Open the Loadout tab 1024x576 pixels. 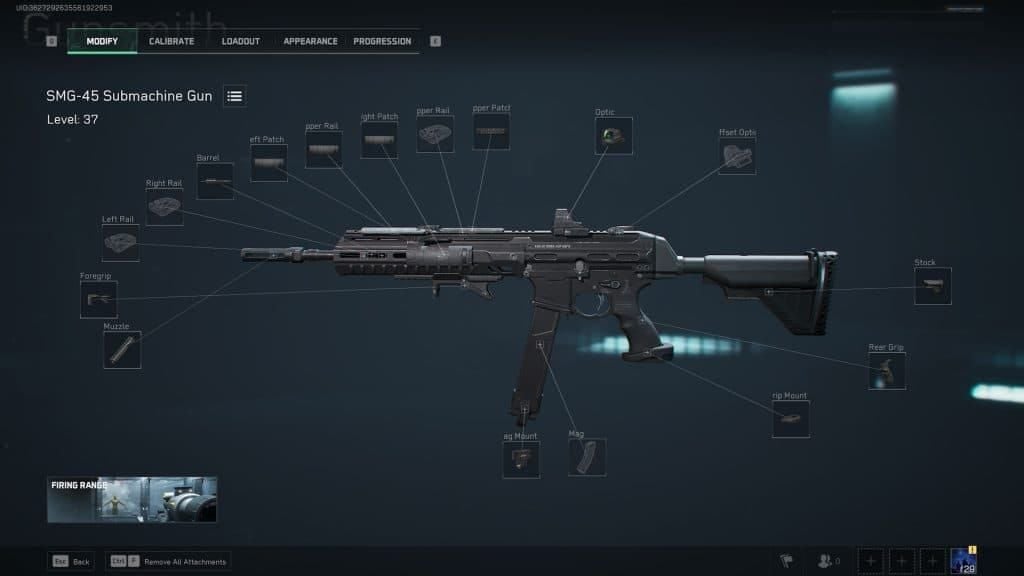[240, 41]
